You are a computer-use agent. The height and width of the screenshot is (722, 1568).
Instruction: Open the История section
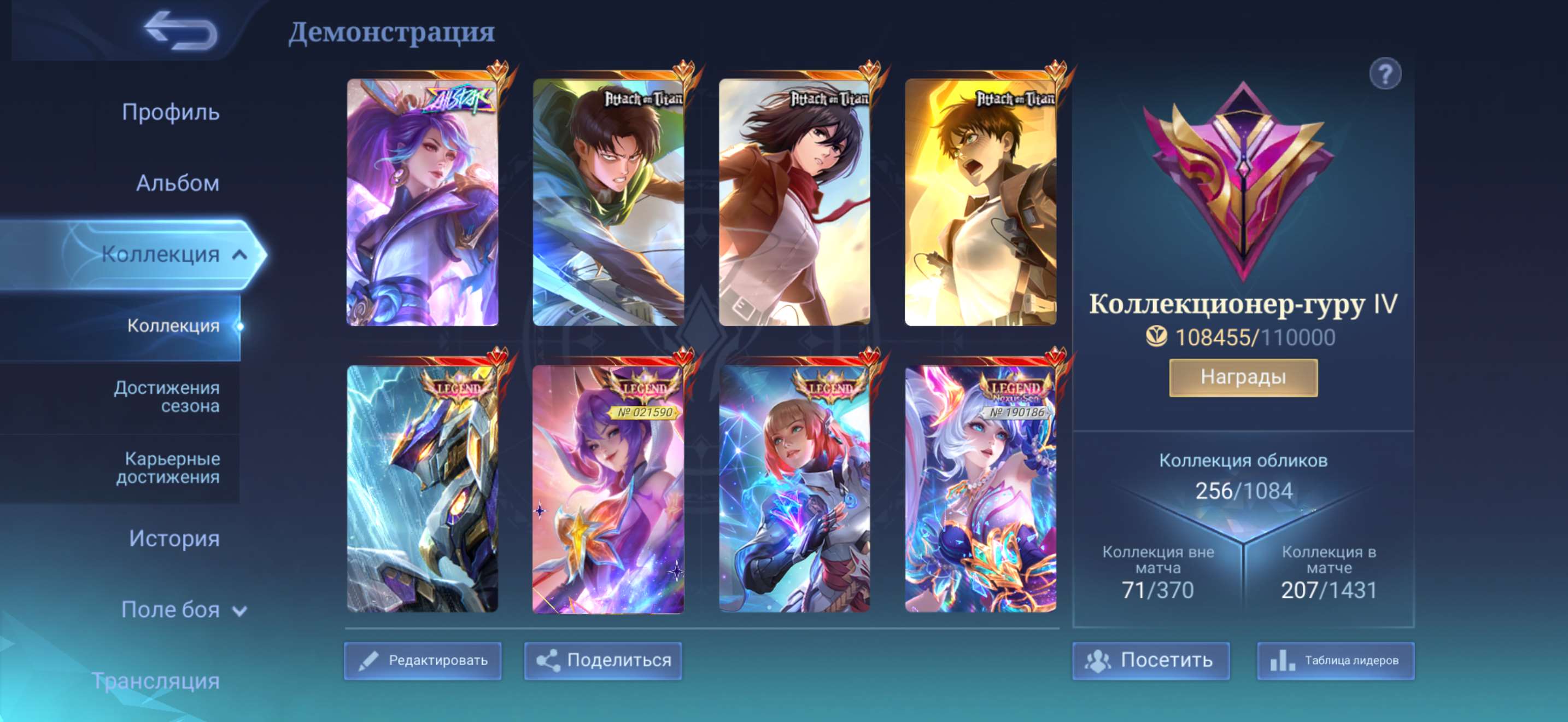pyautogui.click(x=175, y=539)
